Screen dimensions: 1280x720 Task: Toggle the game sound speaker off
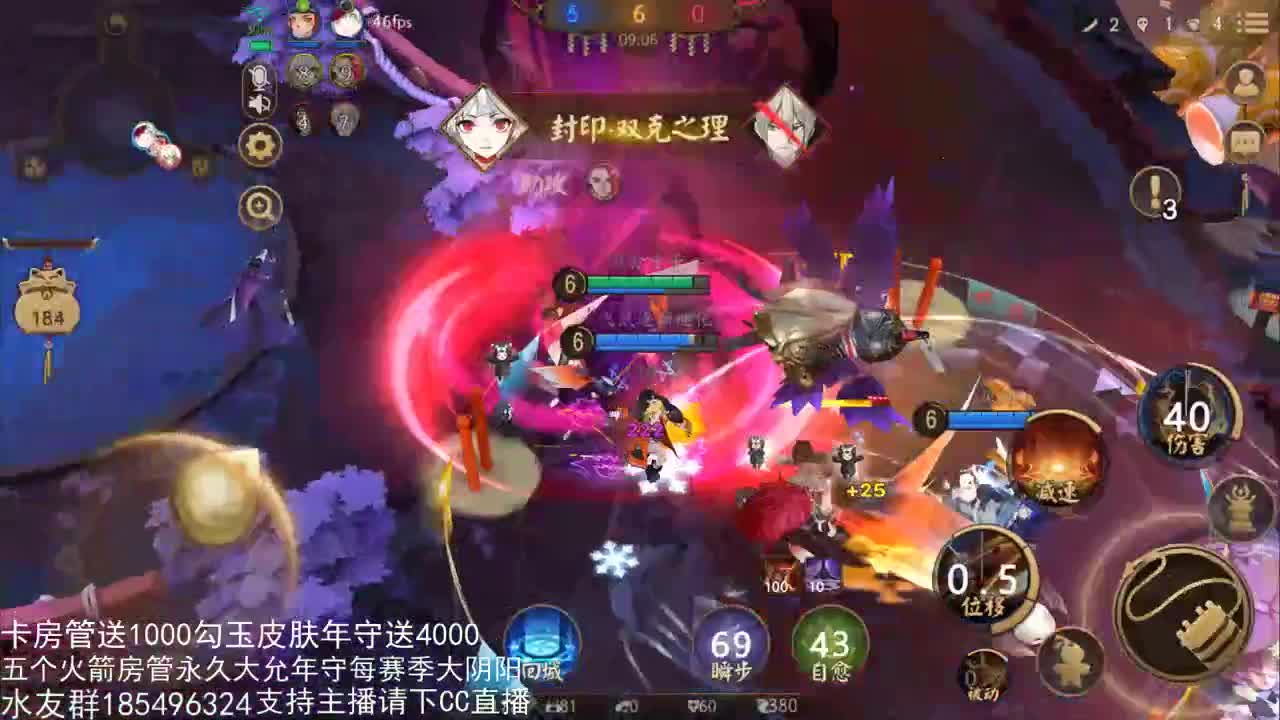(x=258, y=104)
